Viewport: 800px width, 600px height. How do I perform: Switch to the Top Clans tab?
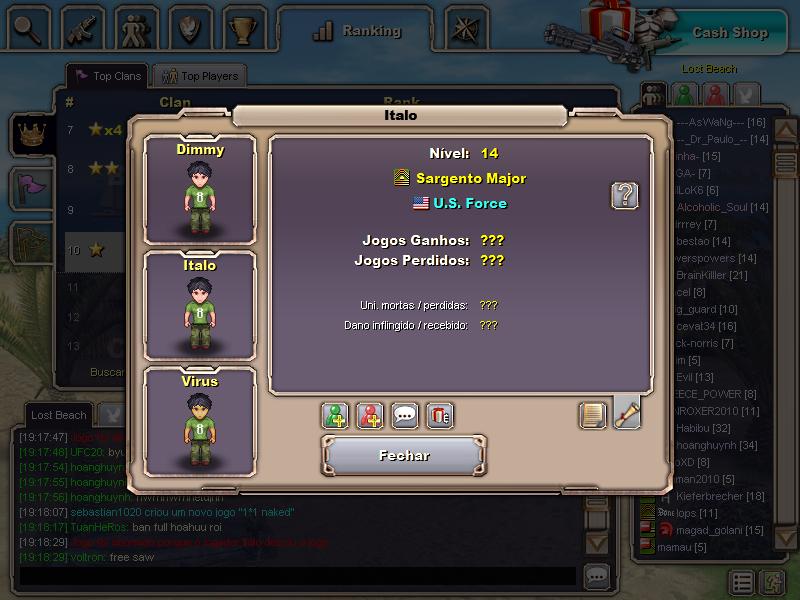(x=108, y=76)
